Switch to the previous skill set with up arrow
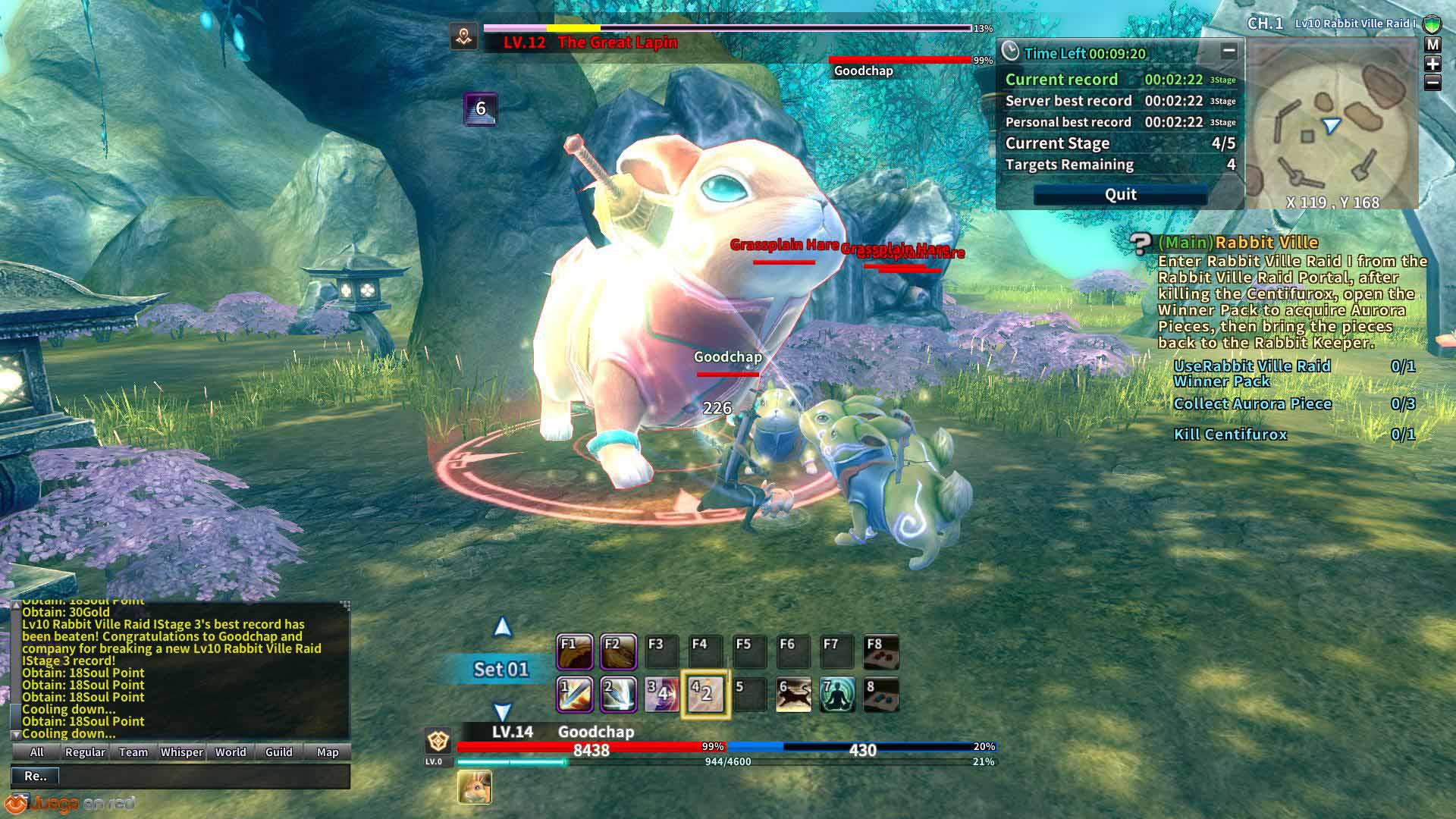Image resolution: width=1456 pixels, height=819 pixels. (x=502, y=628)
